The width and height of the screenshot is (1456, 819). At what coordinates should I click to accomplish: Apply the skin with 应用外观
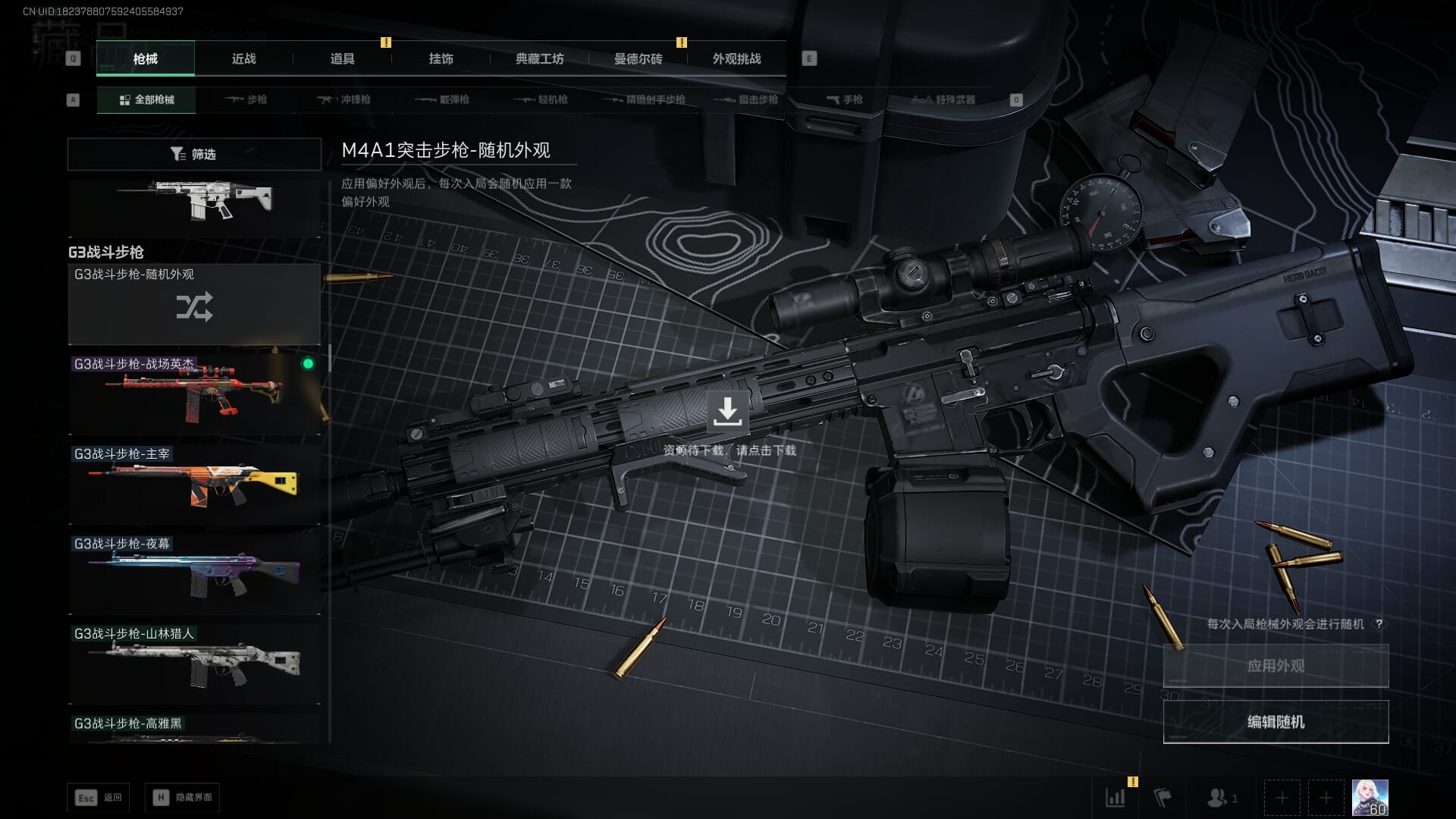[1276, 666]
